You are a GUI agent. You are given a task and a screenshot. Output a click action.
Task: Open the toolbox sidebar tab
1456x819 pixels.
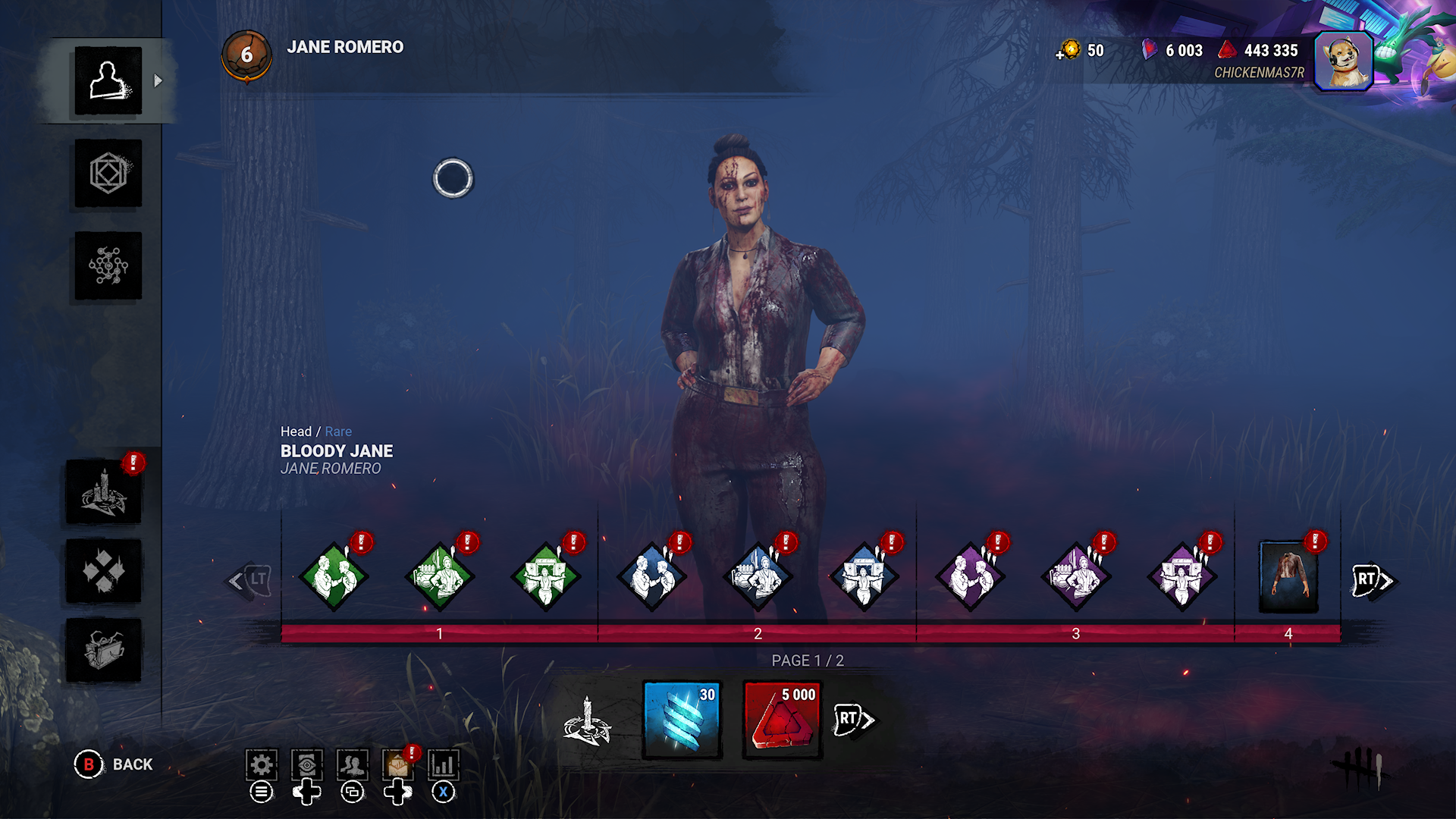(103, 650)
